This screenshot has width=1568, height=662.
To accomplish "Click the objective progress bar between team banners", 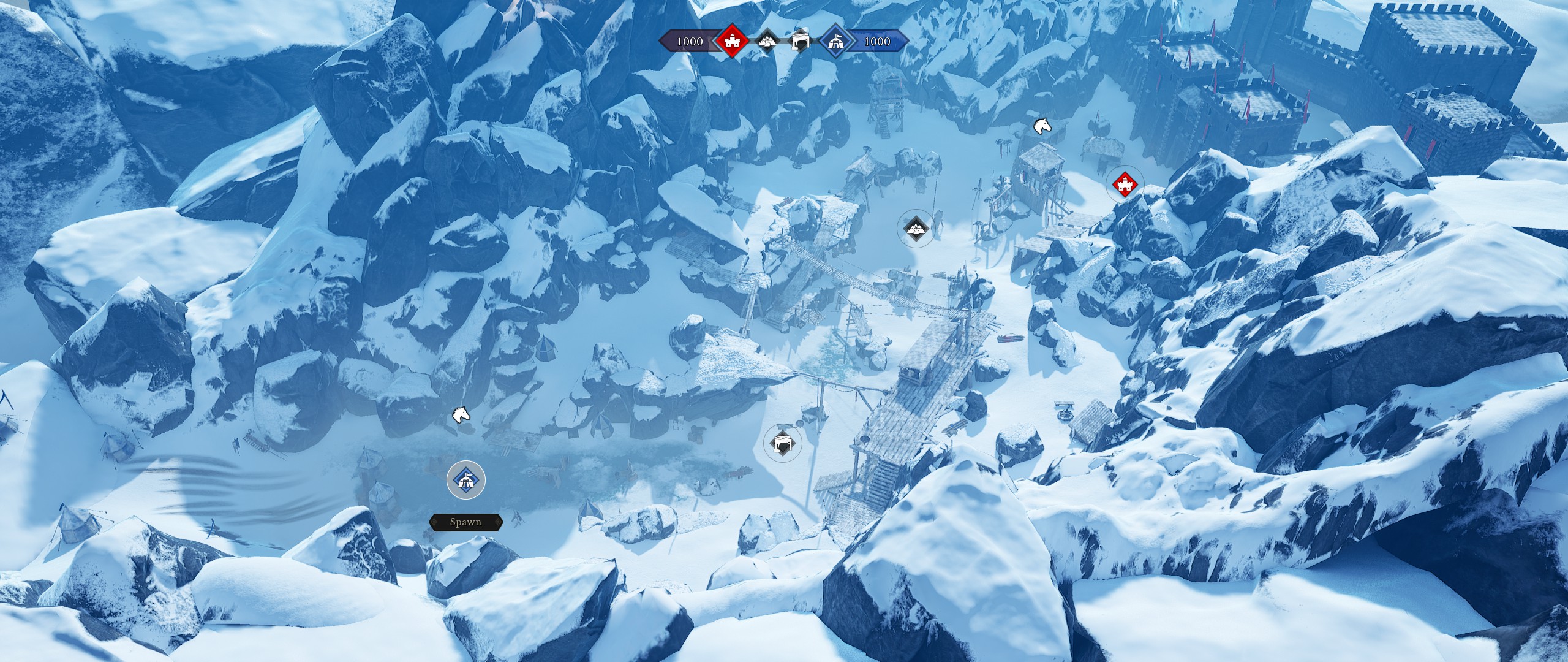I will pyautogui.click(x=784, y=42).
